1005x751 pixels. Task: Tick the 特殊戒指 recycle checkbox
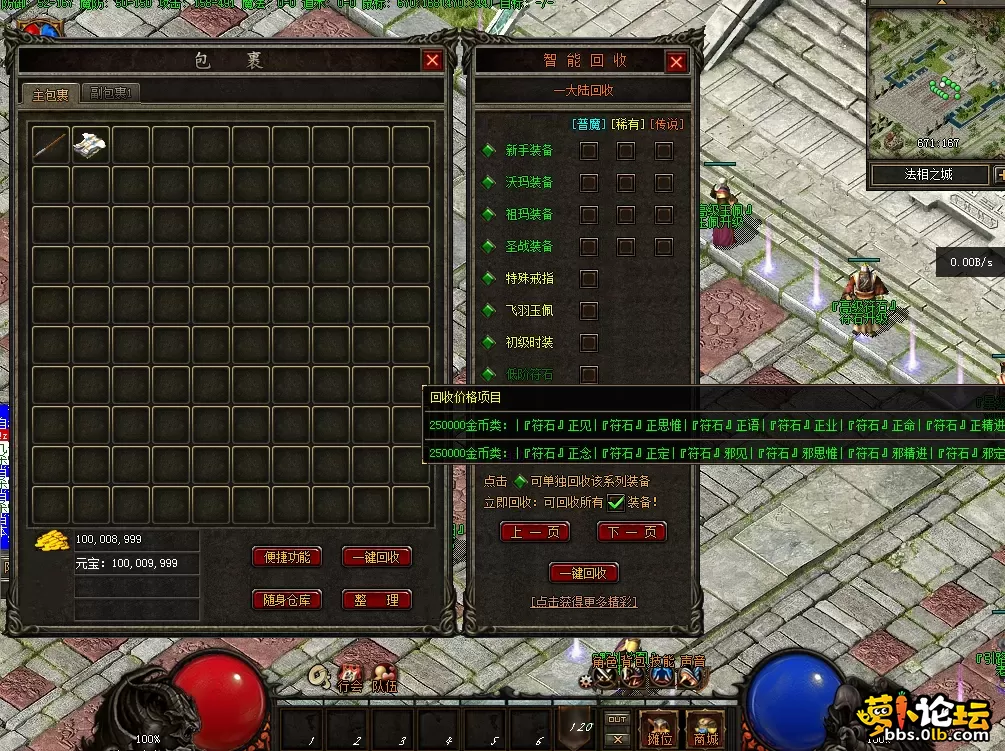[x=589, y=279]
